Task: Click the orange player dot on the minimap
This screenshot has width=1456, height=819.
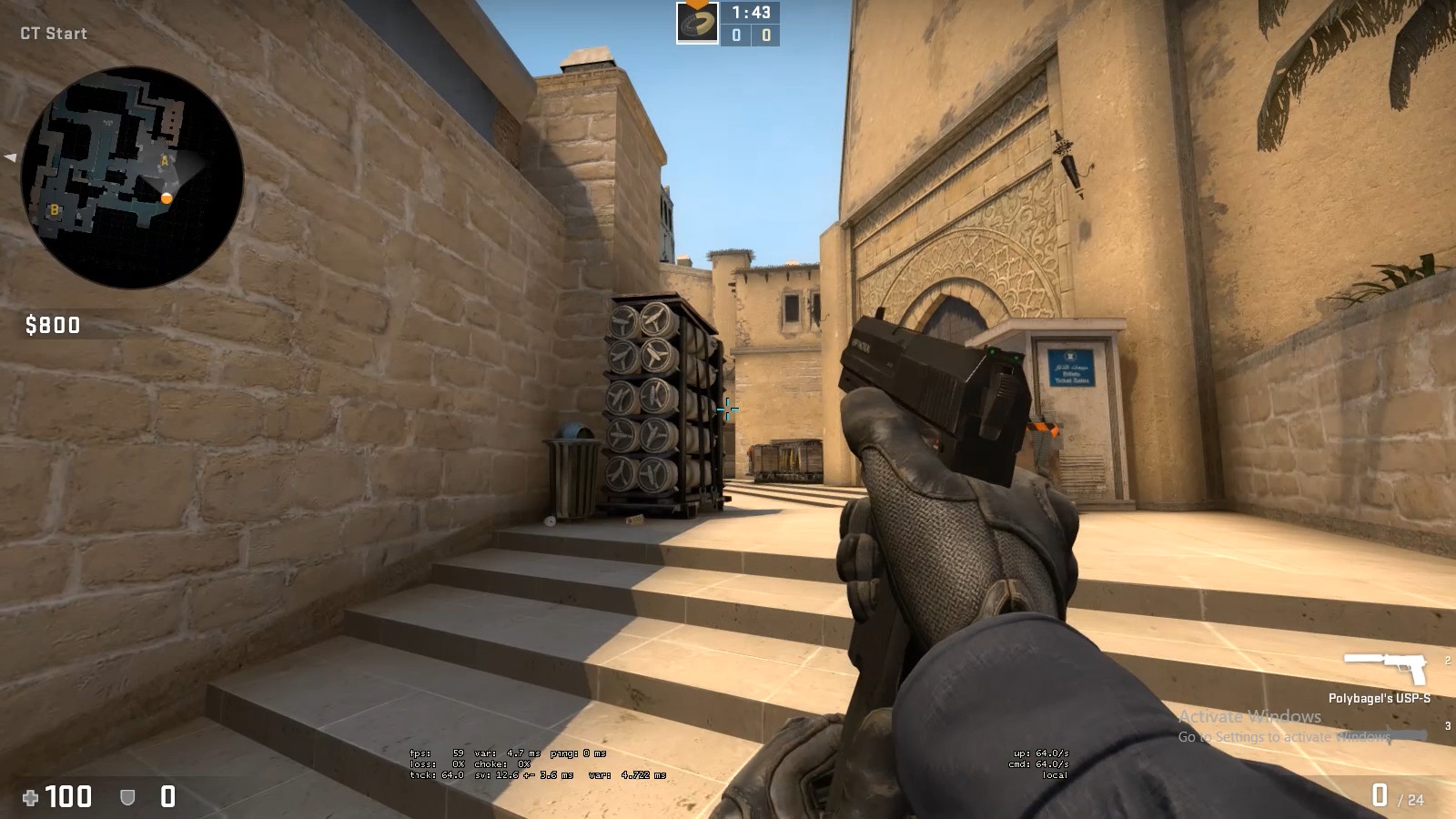Action: pyautogui.click(x=167, y=198)
